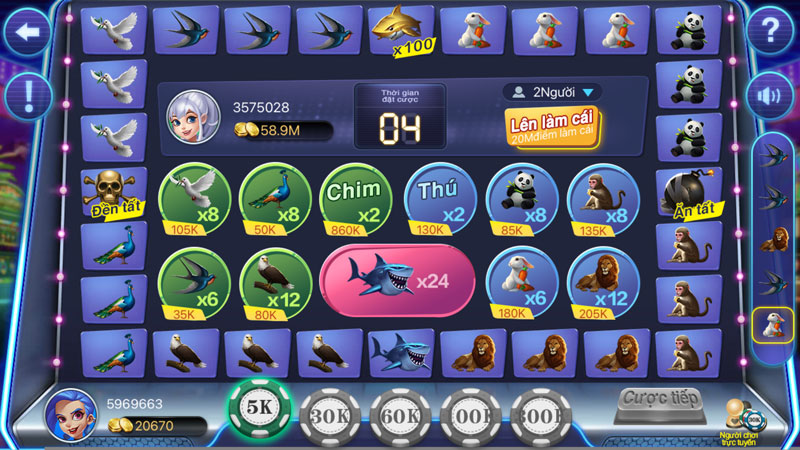Bet on the eagle x12 circle
This screenshot has width=800, height=450.
276,283
